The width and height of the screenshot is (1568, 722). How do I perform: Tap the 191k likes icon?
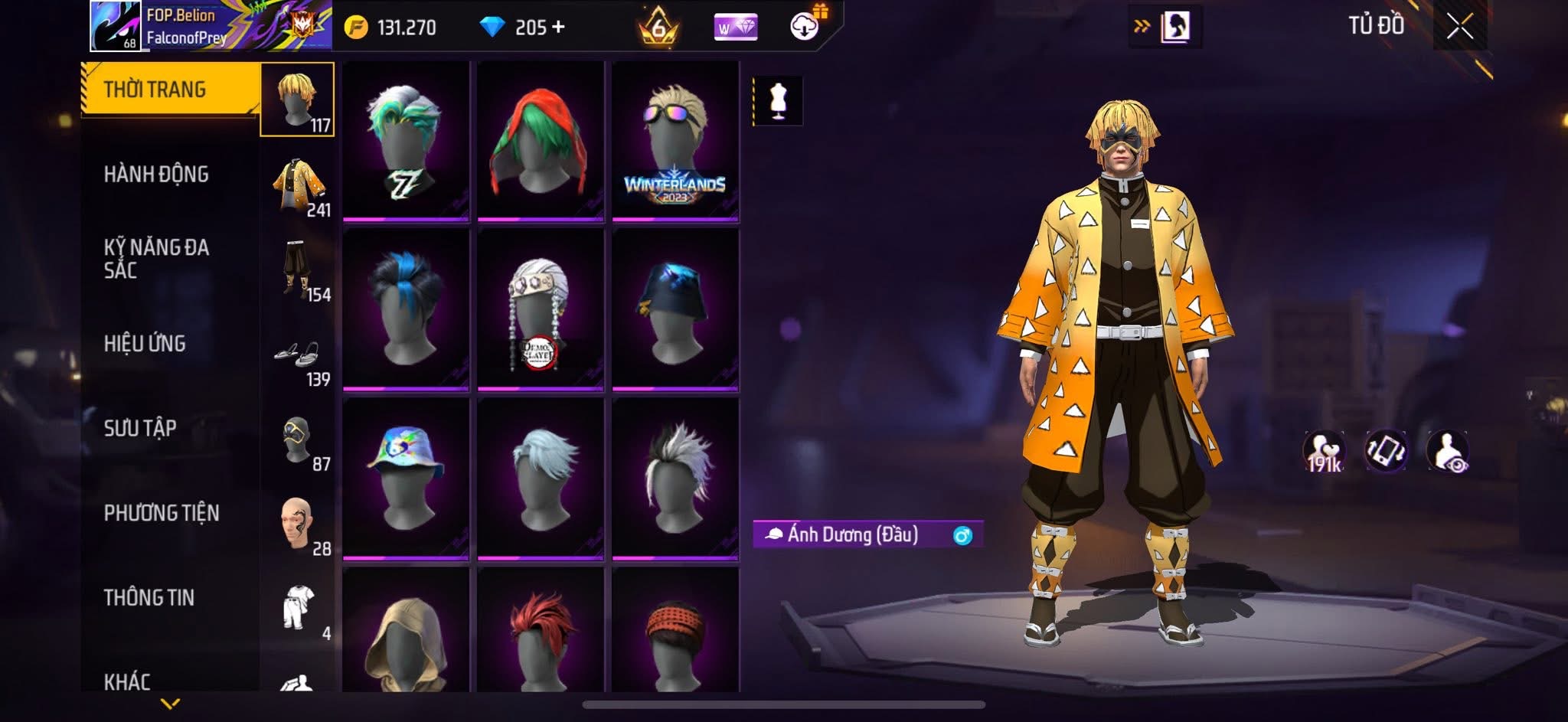pyautogui.click(x=1324, y=452)
